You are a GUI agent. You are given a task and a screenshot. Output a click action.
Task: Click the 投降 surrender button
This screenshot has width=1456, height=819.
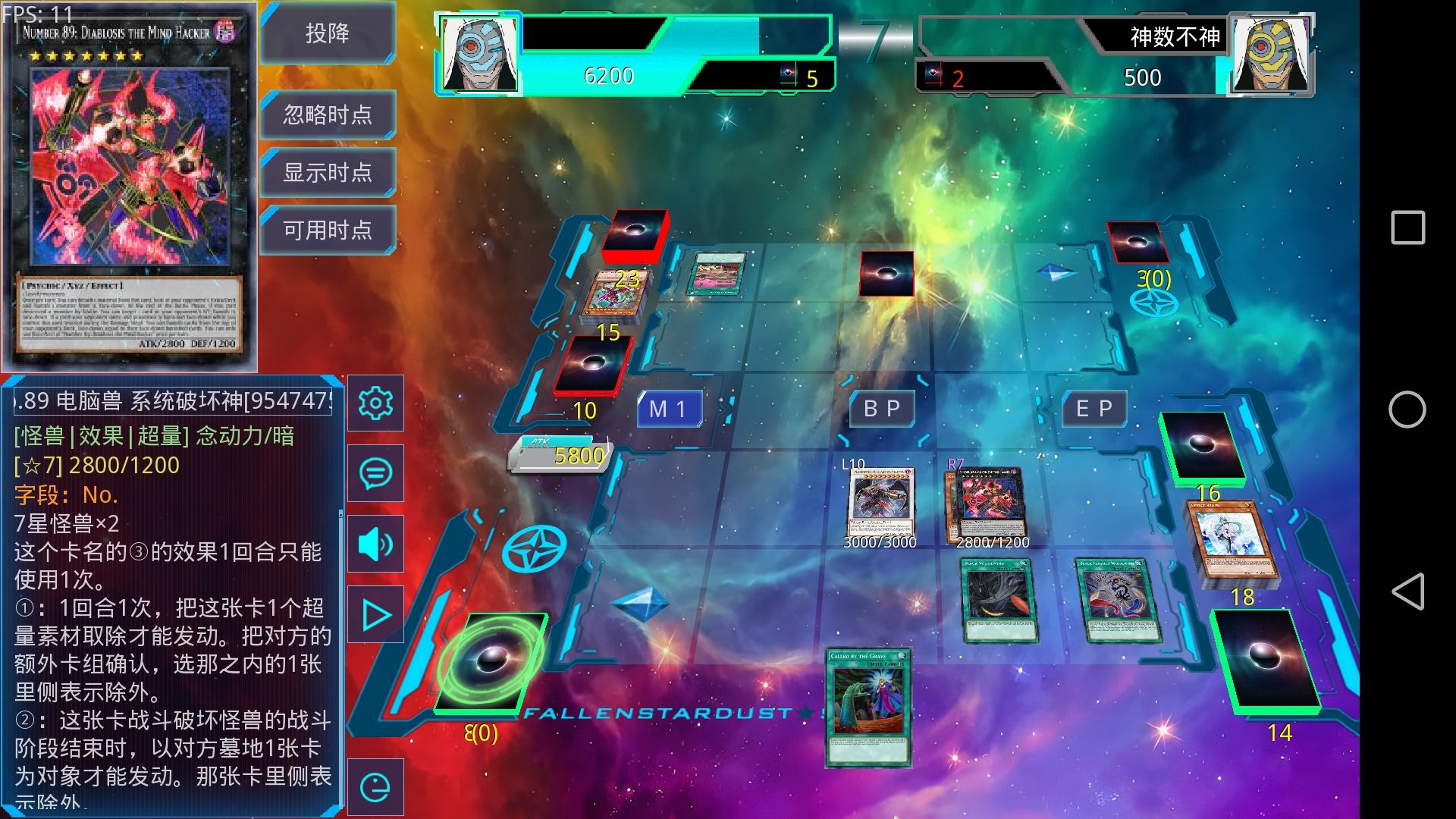(328, 33)
